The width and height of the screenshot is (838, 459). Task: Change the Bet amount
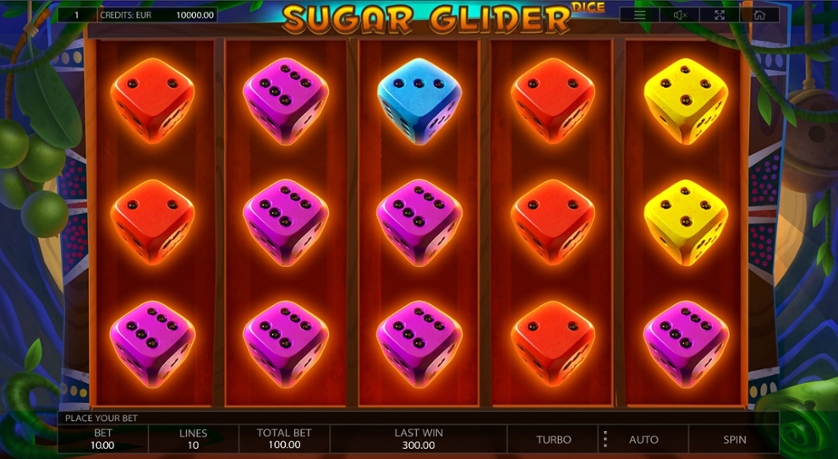[103, 439]
